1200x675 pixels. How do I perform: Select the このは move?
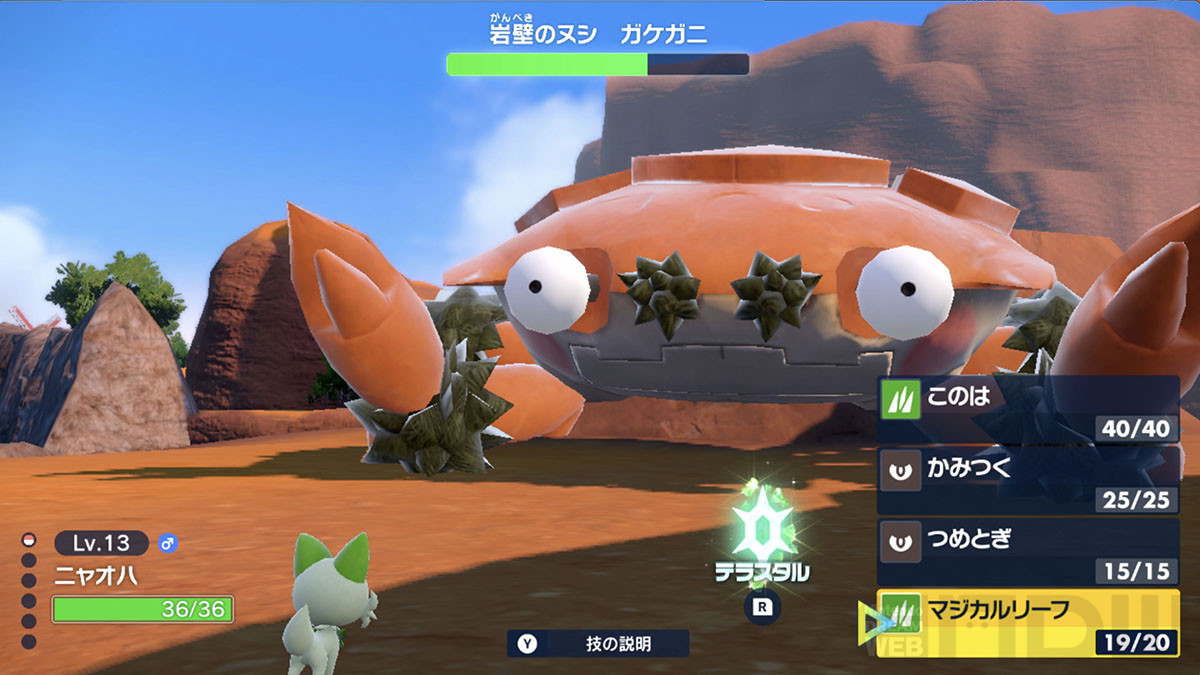pos(1028,410)
